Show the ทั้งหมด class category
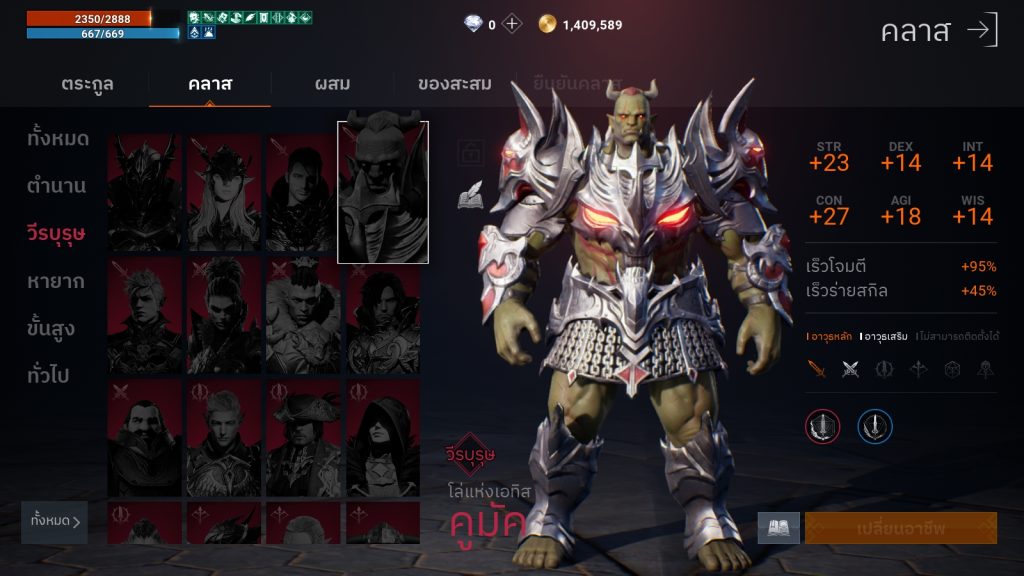This screenshot has width=1024, height=576. pyautogui.click(x=58, y=139)
